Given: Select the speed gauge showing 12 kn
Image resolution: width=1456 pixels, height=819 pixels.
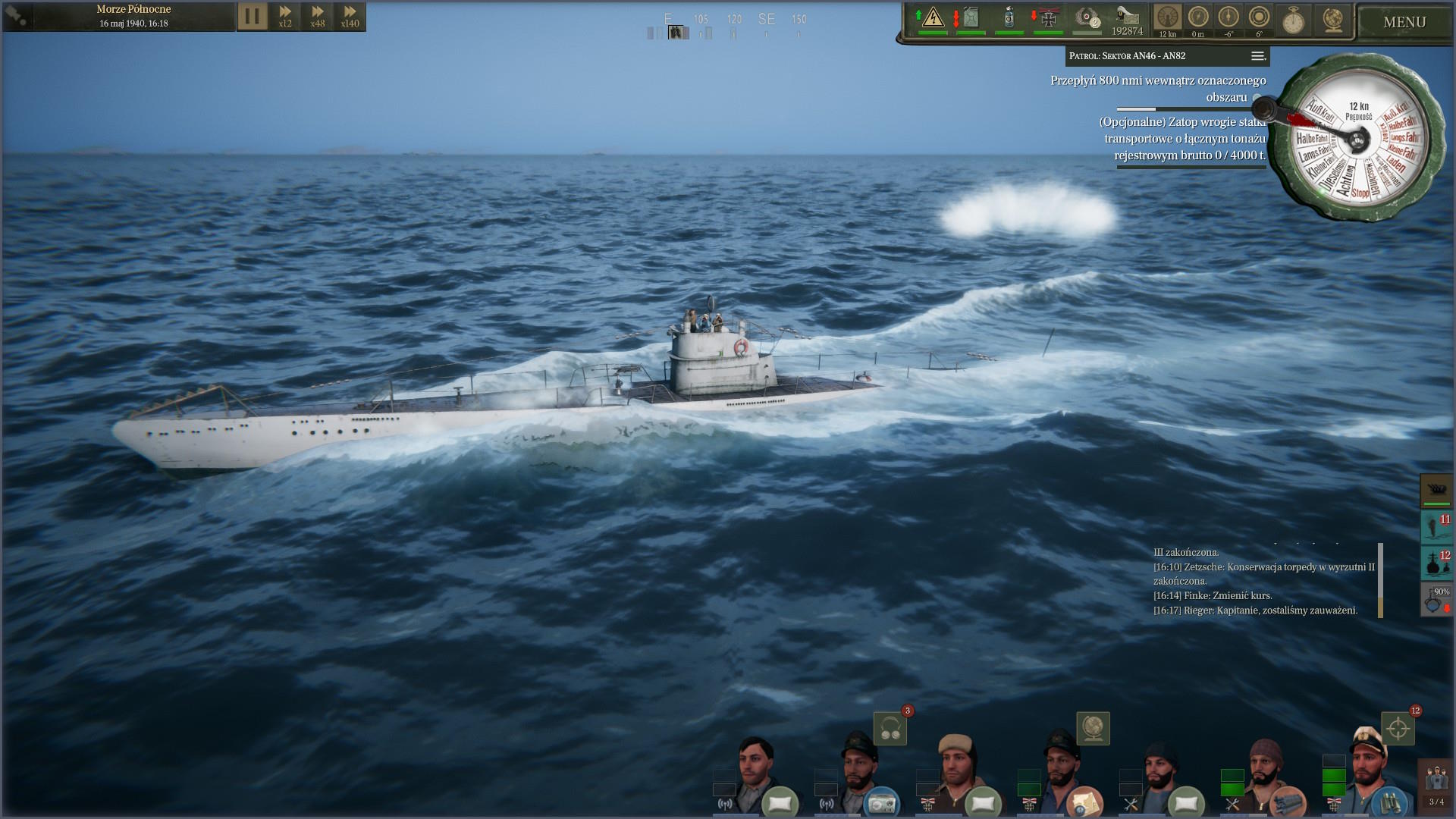Looking at the screenshot, I should tap(1168, 18).
